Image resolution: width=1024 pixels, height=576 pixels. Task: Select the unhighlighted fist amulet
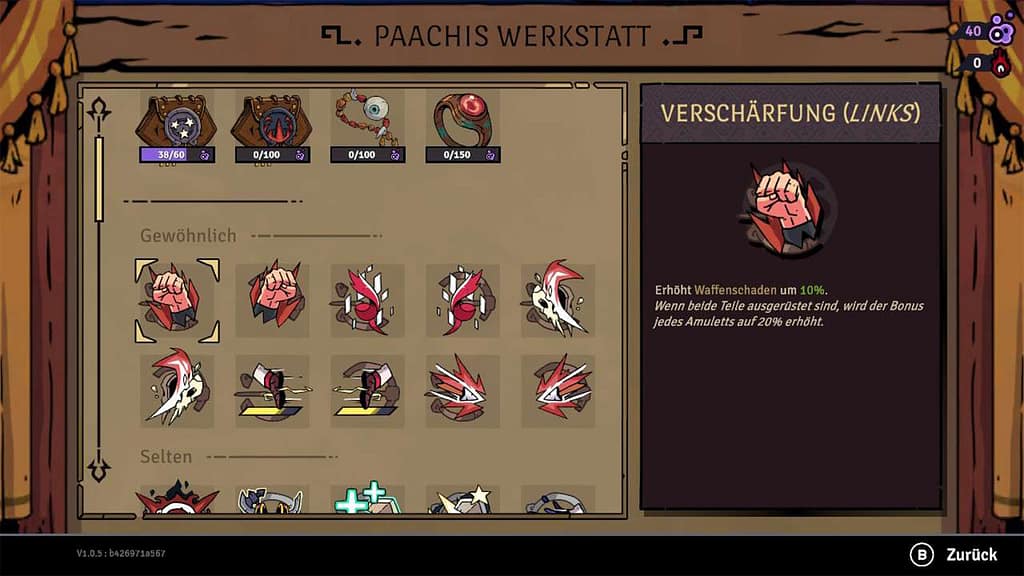pos(272,300)
